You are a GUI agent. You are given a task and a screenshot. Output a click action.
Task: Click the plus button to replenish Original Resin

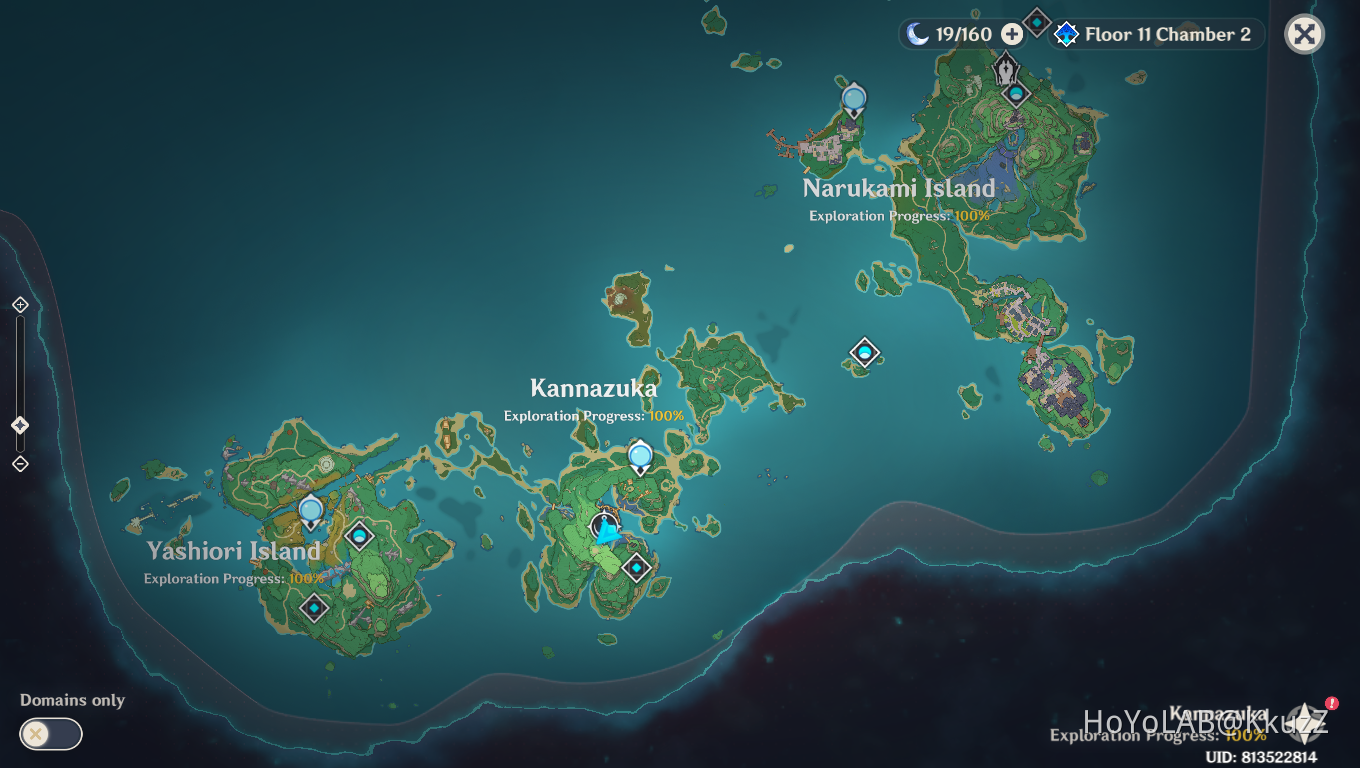(x=1012, y=33)
